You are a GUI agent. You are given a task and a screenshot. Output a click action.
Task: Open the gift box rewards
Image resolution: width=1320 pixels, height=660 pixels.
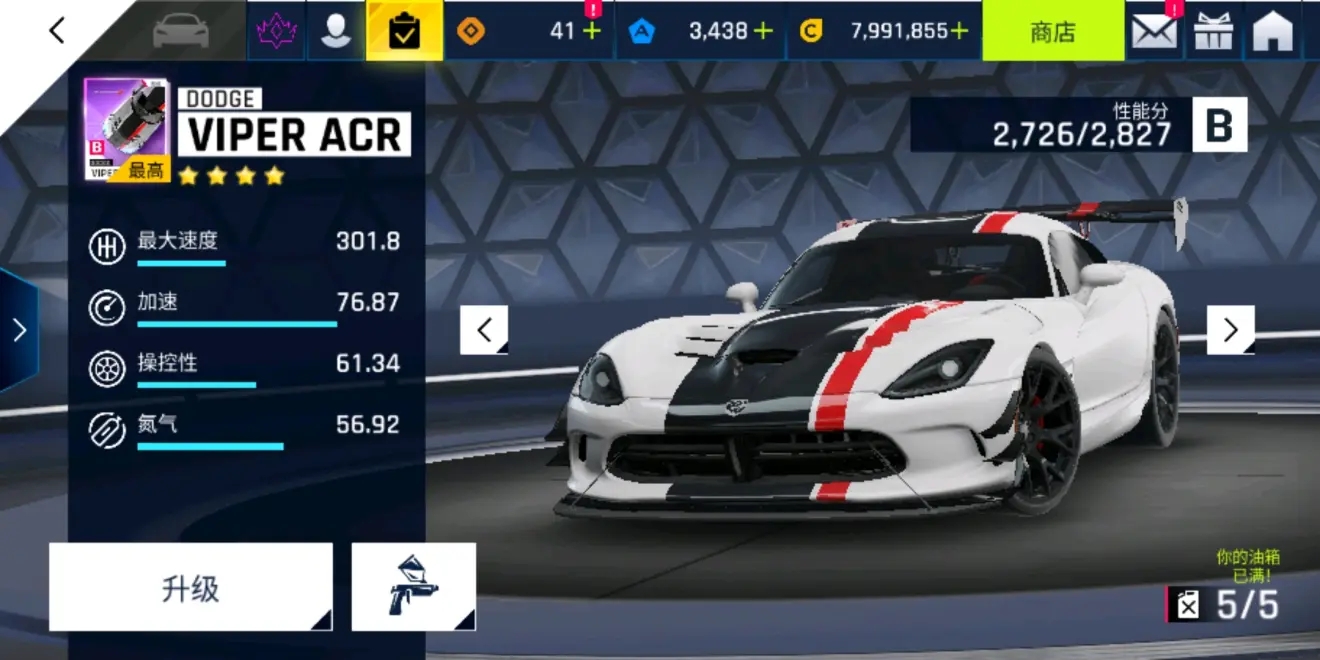pos(1215,32)
